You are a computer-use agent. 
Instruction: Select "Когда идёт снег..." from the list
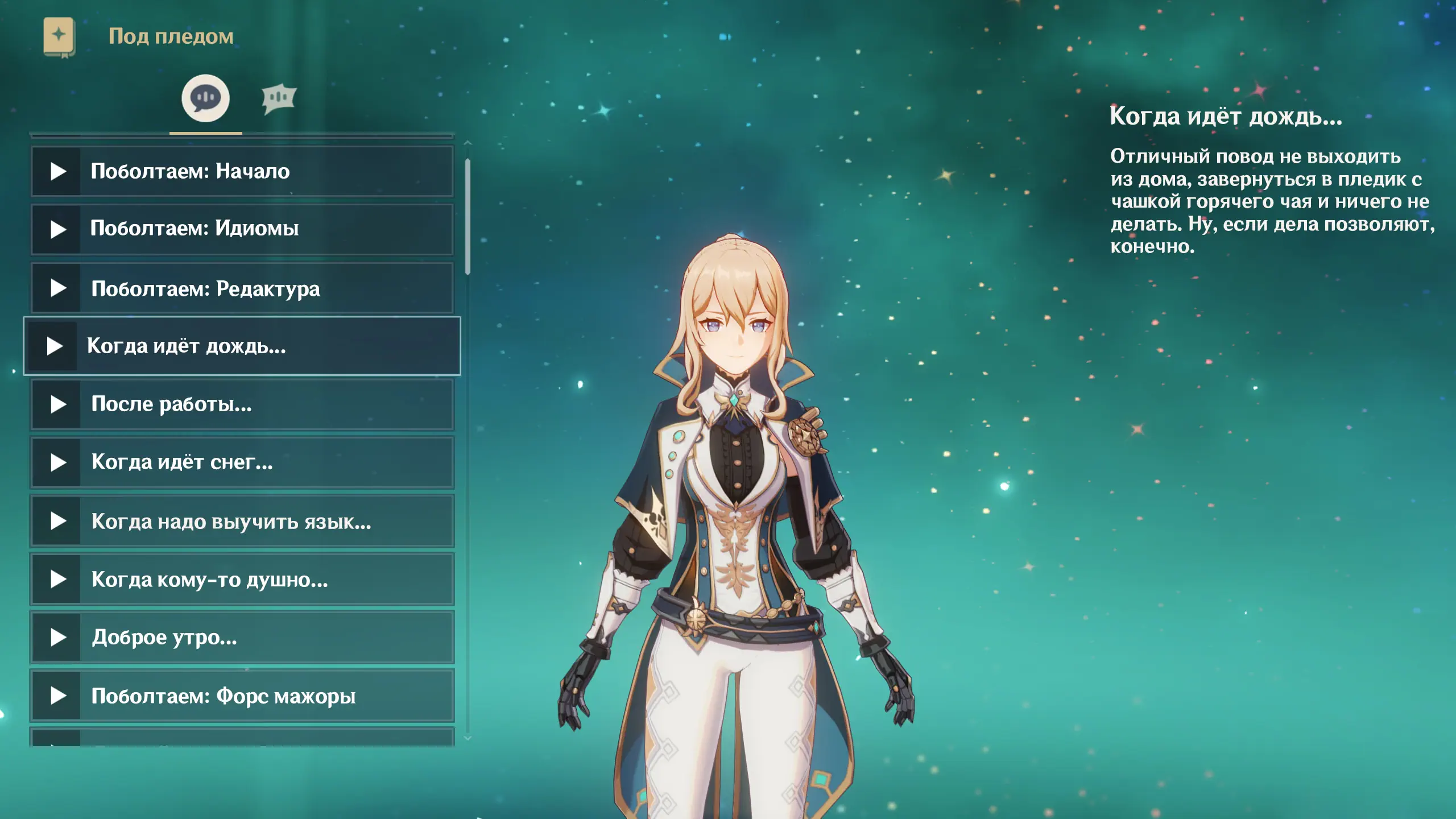(x=242, y=462)
